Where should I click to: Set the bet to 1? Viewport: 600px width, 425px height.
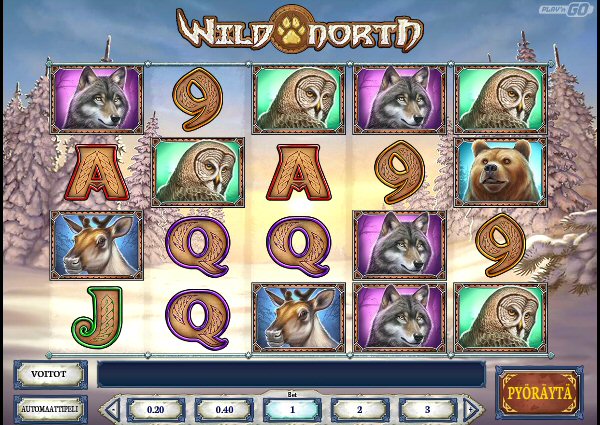[291, 409]
